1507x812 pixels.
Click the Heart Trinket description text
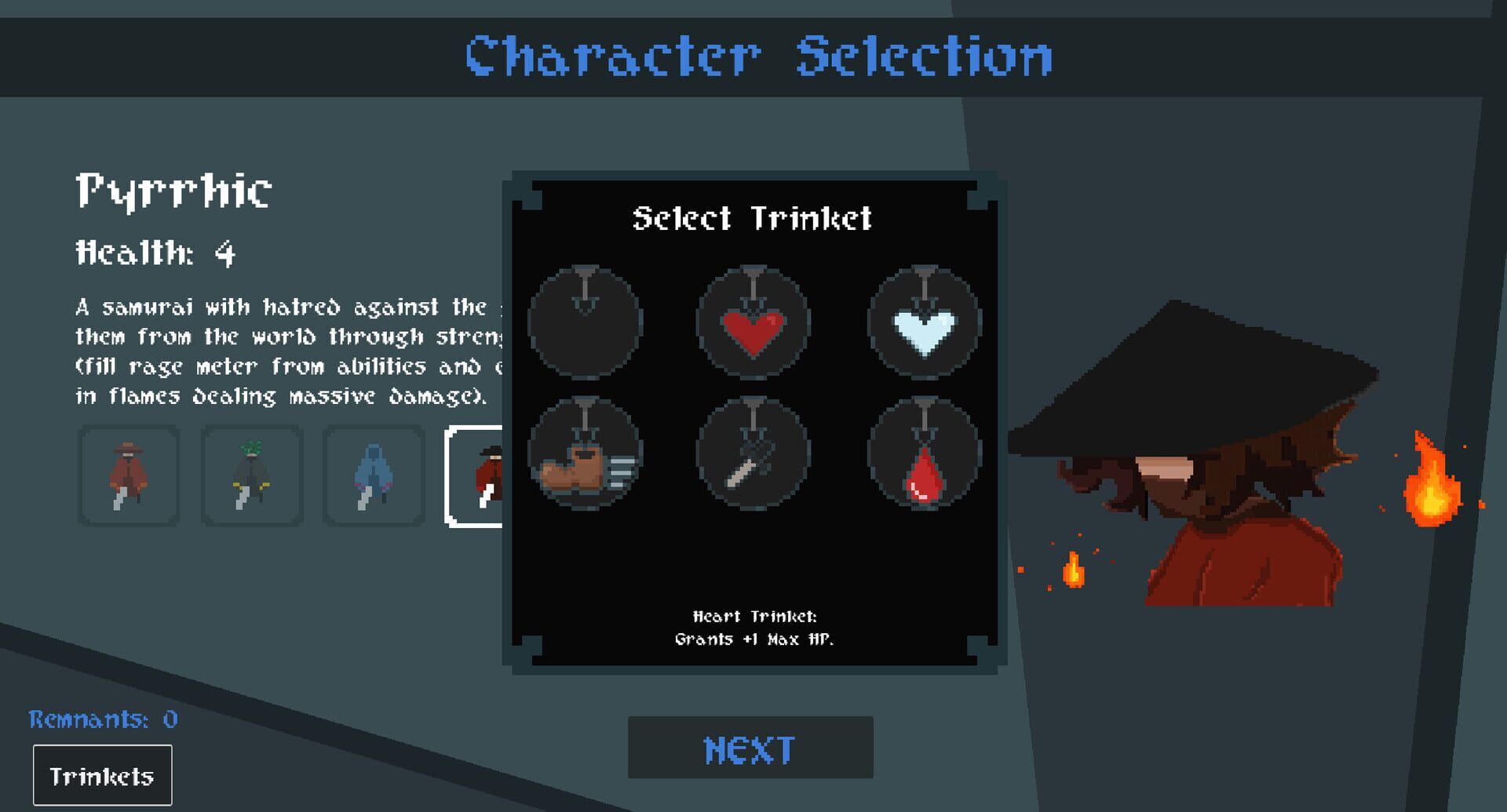click(755, 628)
